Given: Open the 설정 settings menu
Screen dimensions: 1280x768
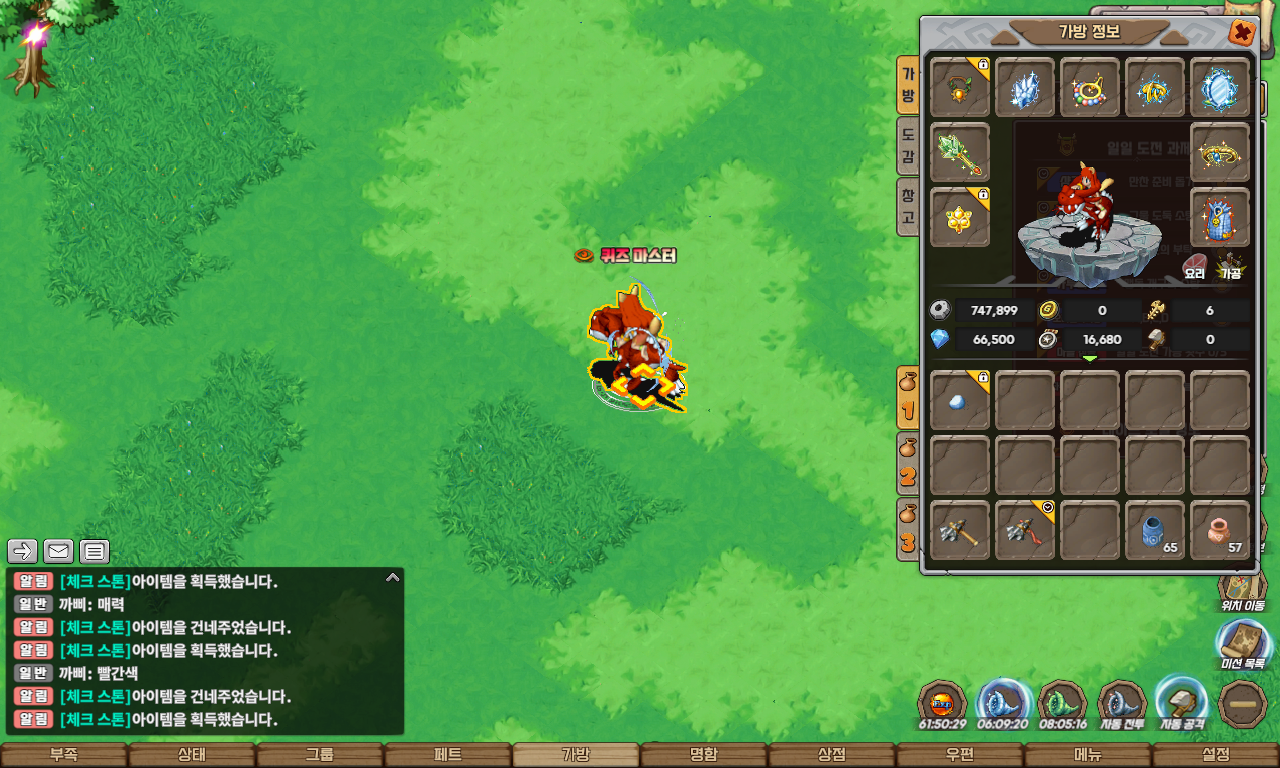Looking at the screenshot, I should [1216, 755].
